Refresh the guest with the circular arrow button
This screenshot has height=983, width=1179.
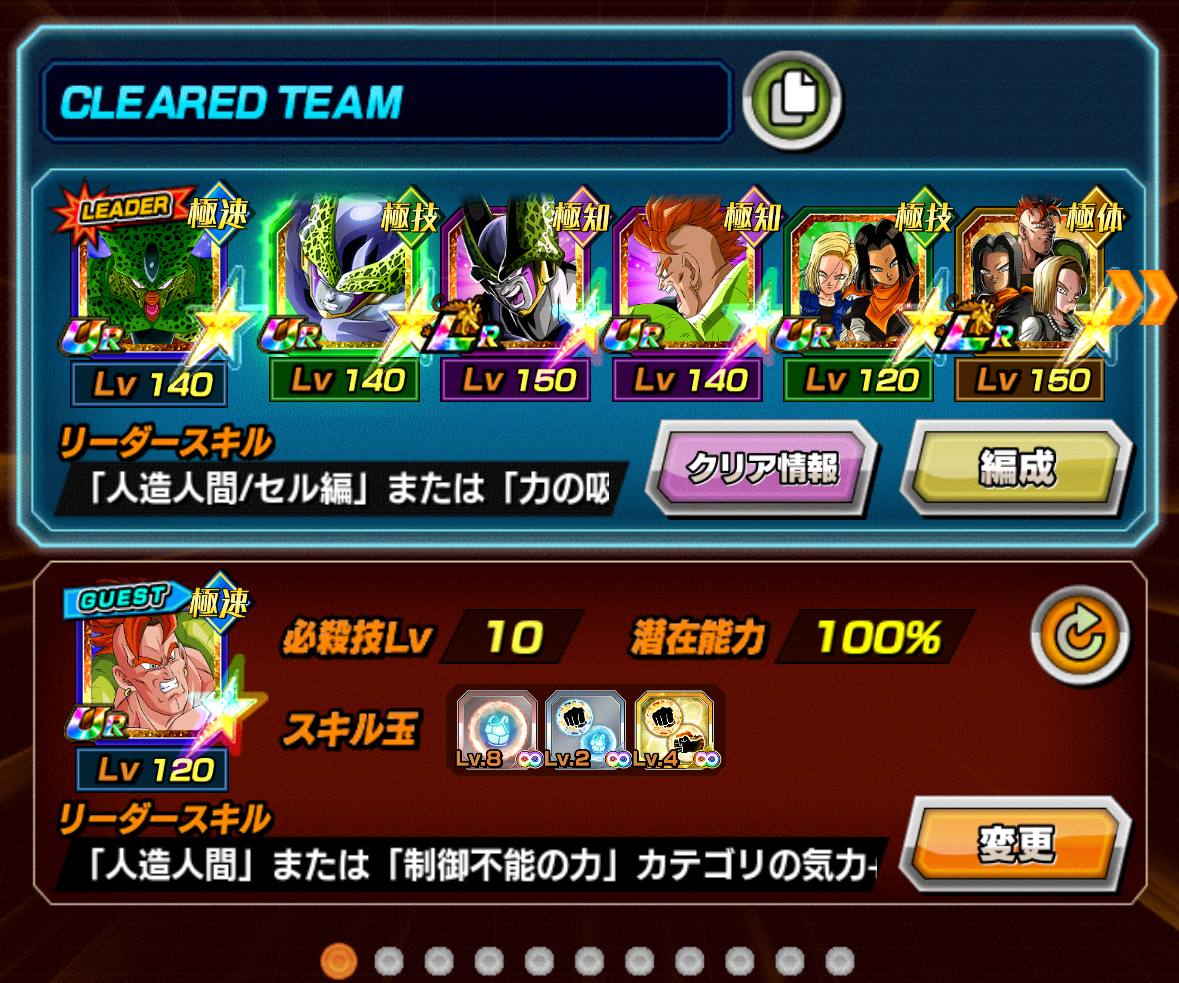coord(1079,635)
